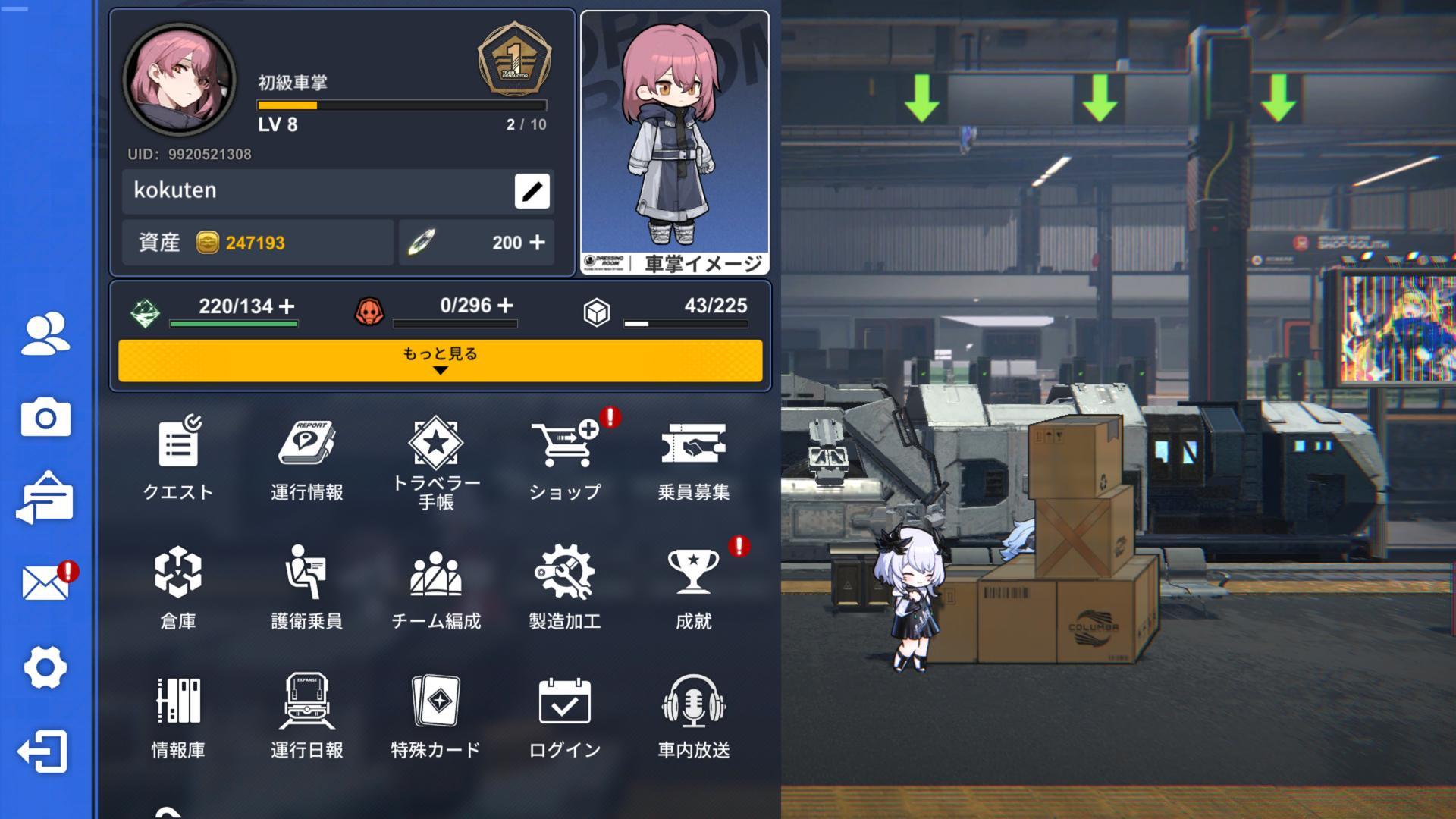The height and width of the screenshot is (819, 1456).
Task: Open 特殊カード special cards
Action: coord(435,715)
